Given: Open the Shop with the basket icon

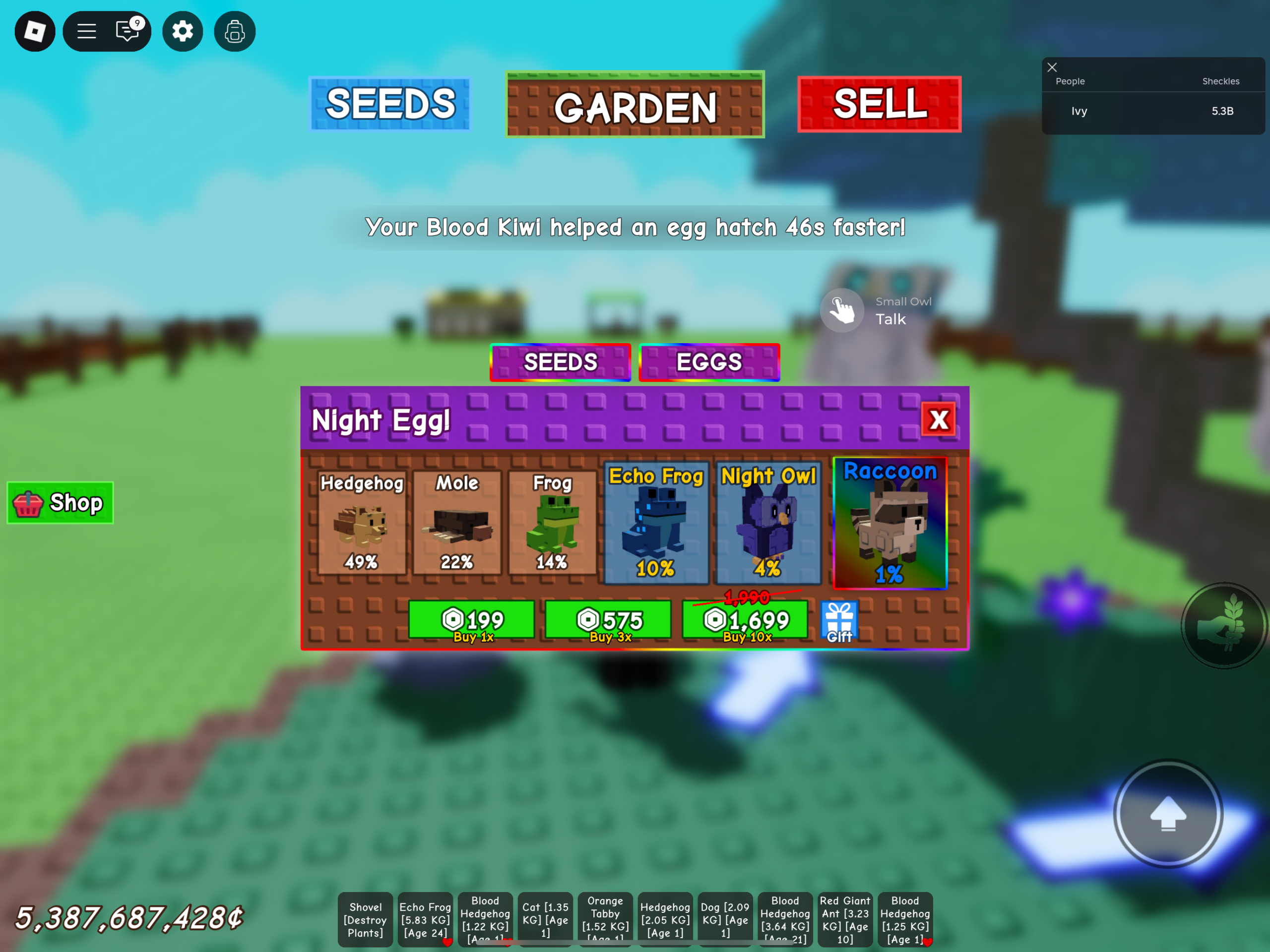Looking at the screenshot, I should (x=60, y=502).
